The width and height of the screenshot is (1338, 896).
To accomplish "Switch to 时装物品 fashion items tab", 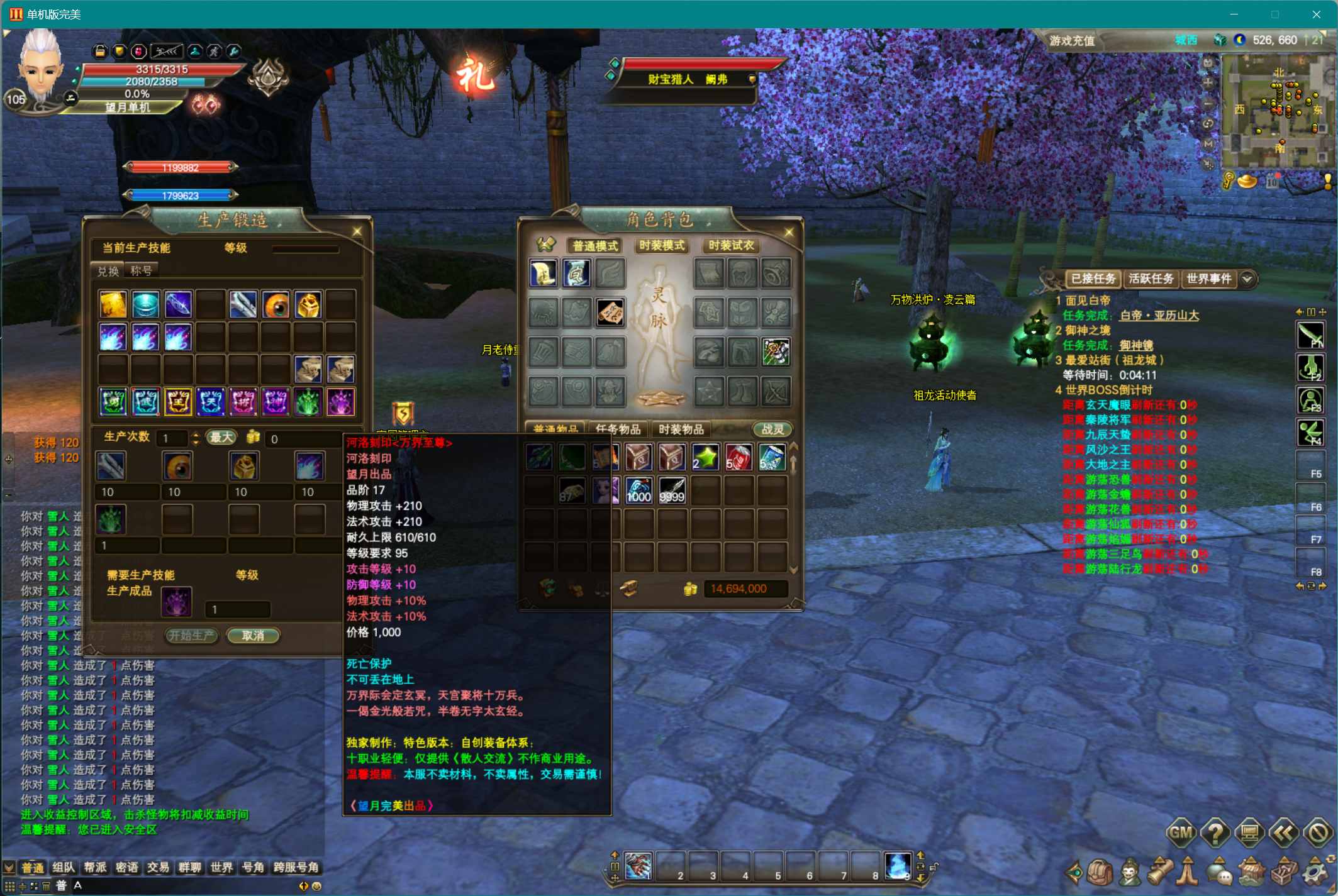I will coord(681,429).
